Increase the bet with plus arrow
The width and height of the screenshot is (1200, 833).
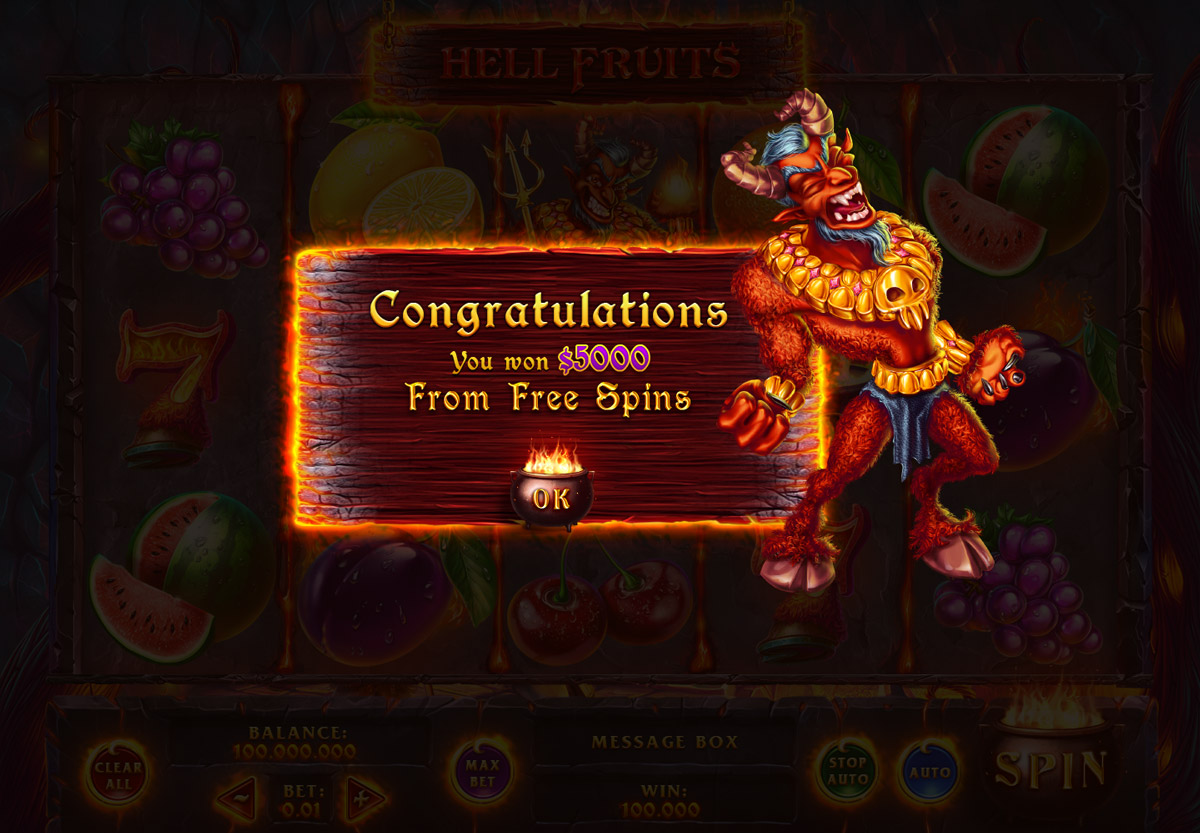364,798
